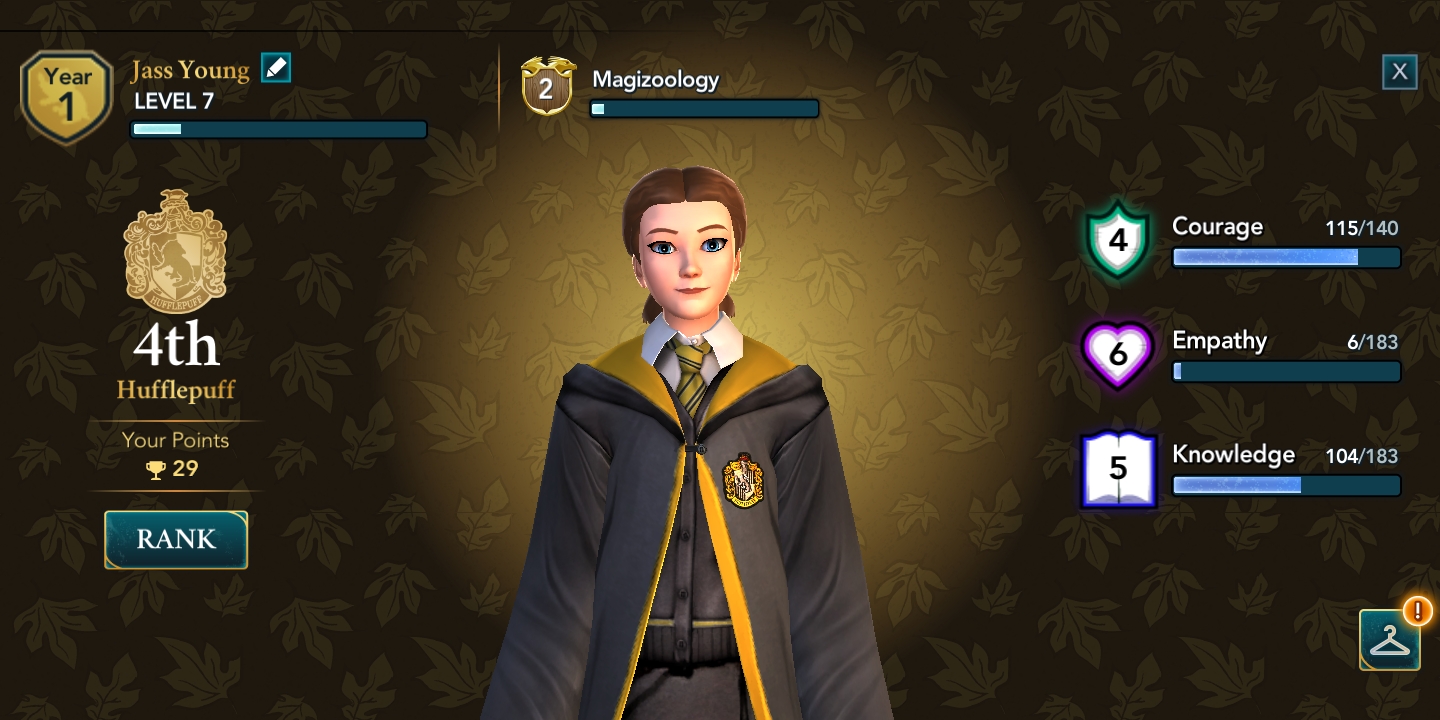Select the Courage attribute shield
The image size is (1440, 720).
1118,240
